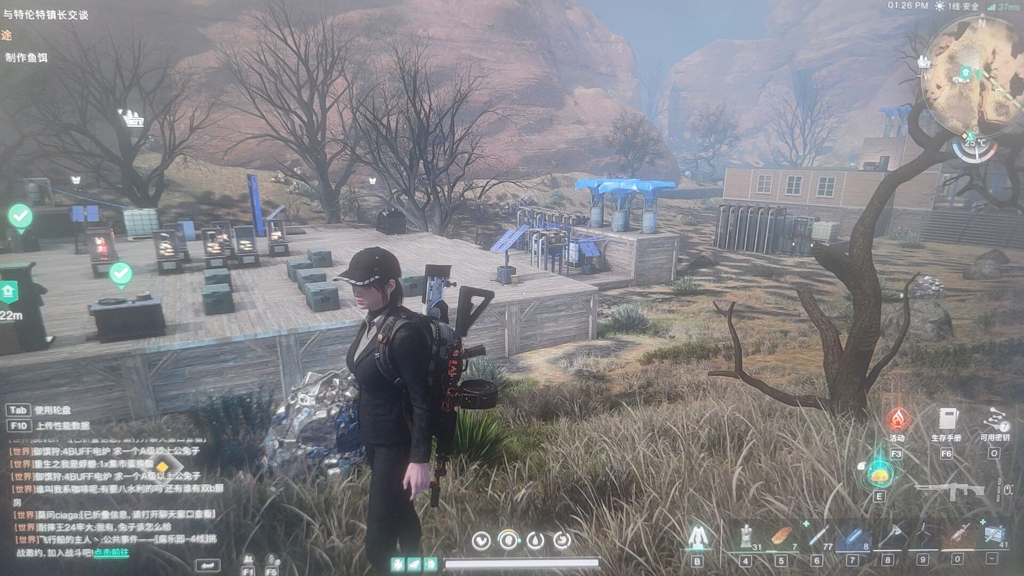1024x576 pixels.
Task: Open the 生存手册 survival handbook
Action: click(947, 419)
